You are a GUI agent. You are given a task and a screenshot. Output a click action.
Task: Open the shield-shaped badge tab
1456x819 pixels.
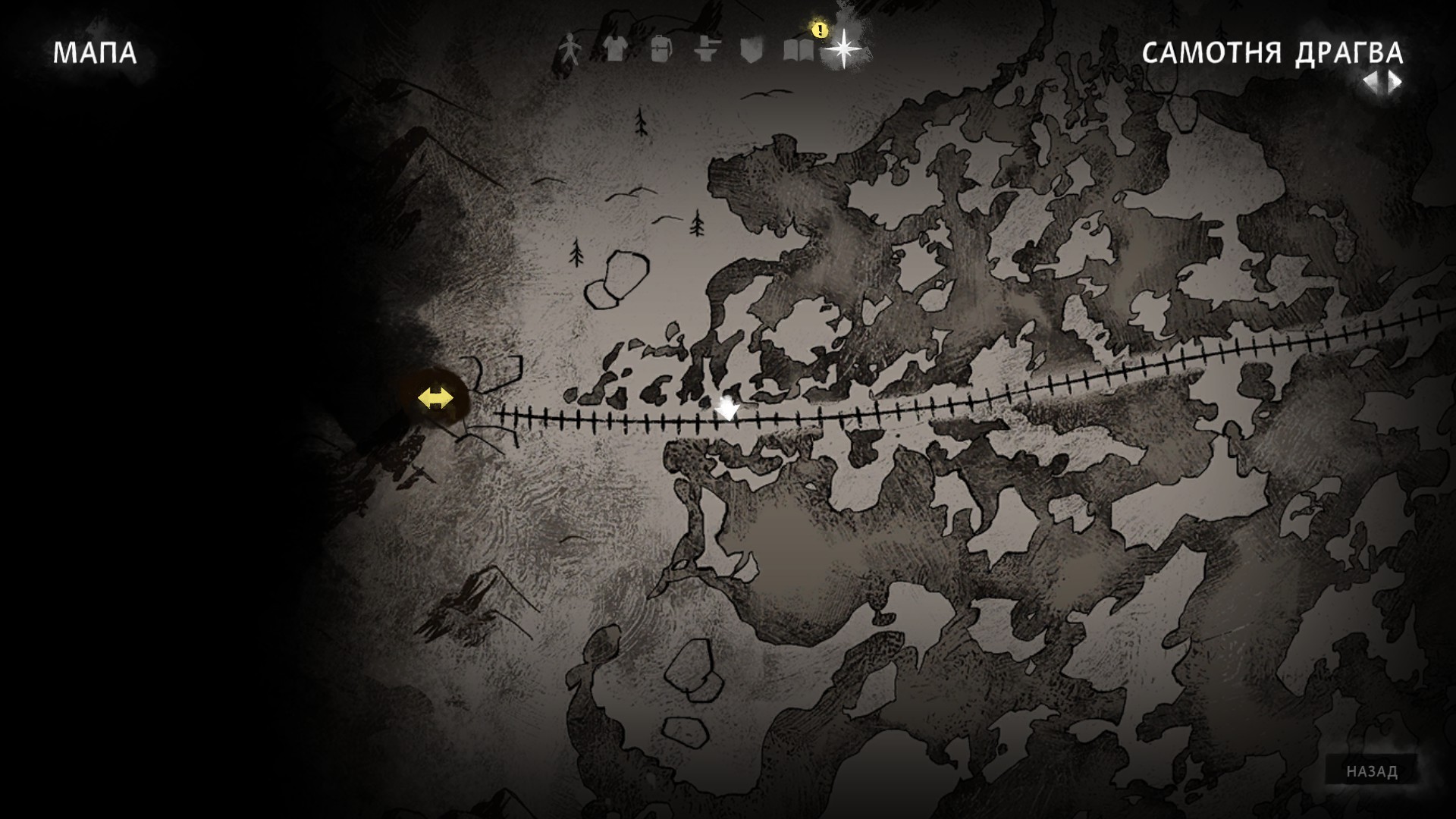[750, 50]
